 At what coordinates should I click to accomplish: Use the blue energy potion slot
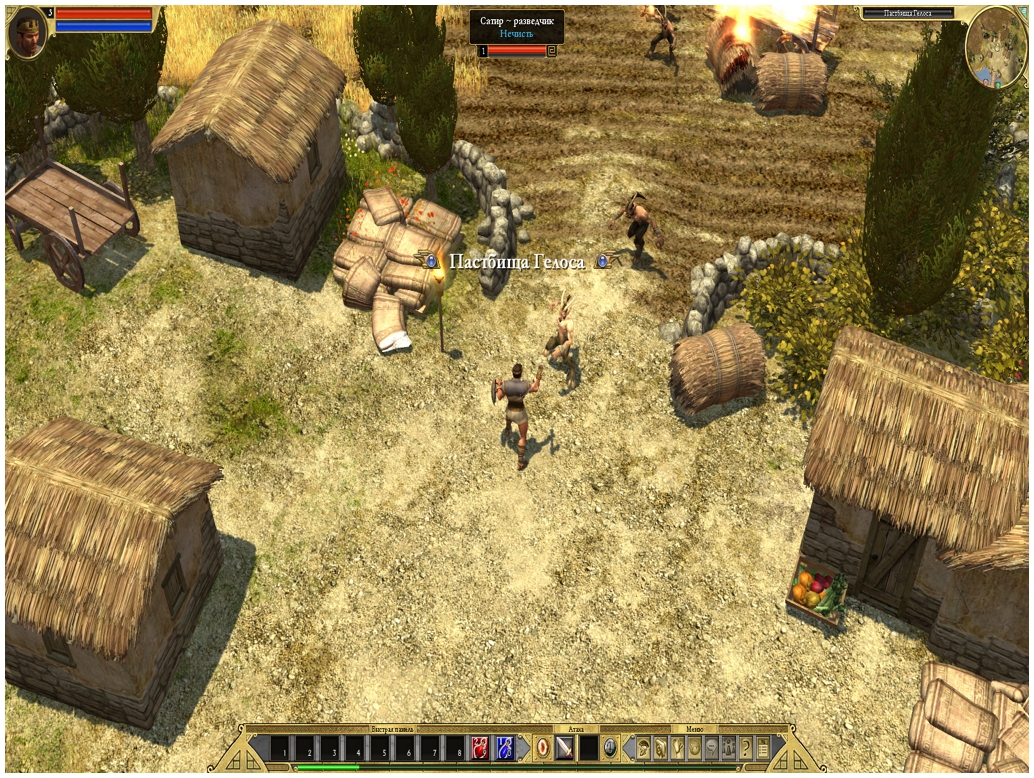coord(504,748)
